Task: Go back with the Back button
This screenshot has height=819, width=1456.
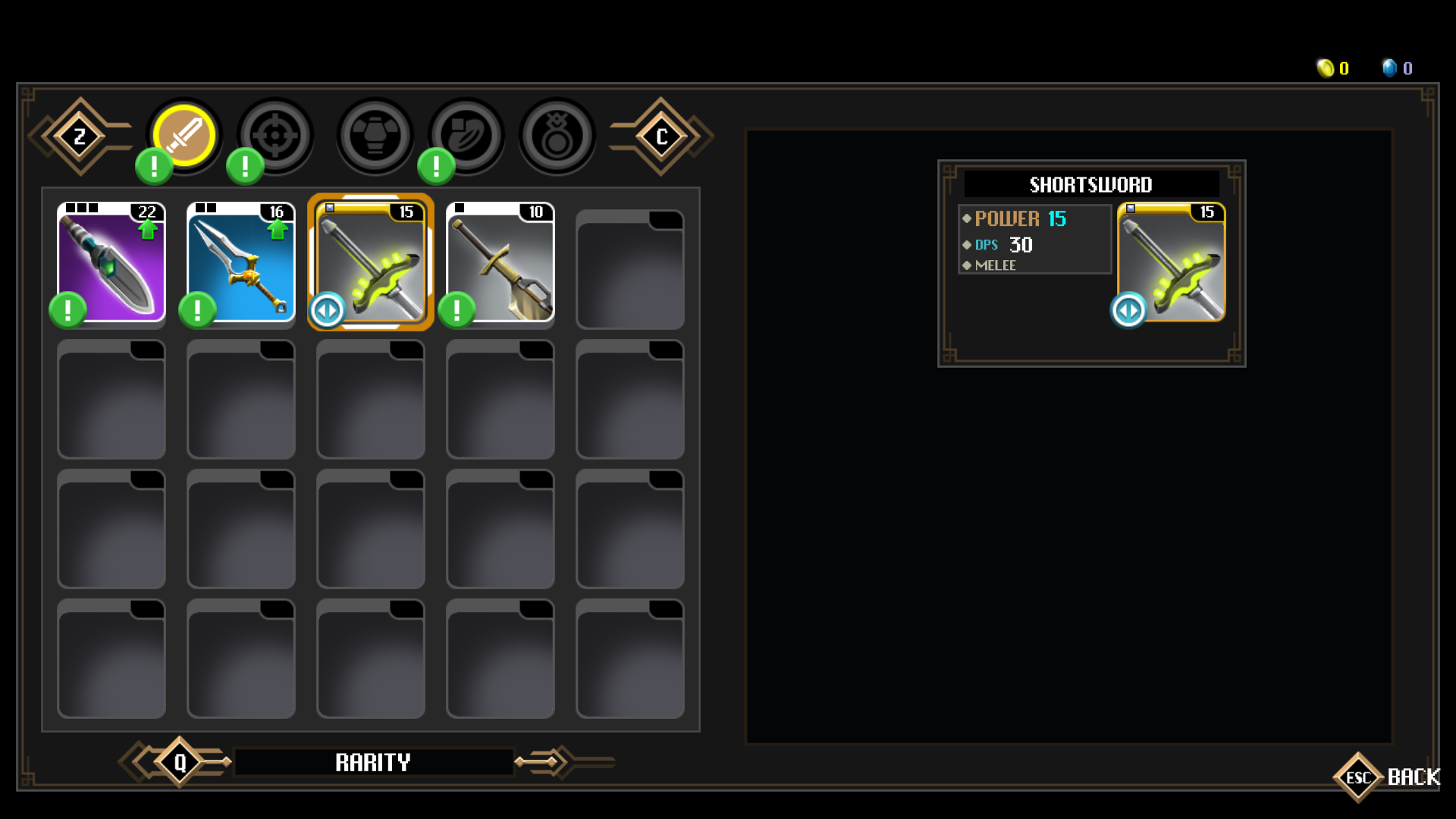Action: 1388,777
